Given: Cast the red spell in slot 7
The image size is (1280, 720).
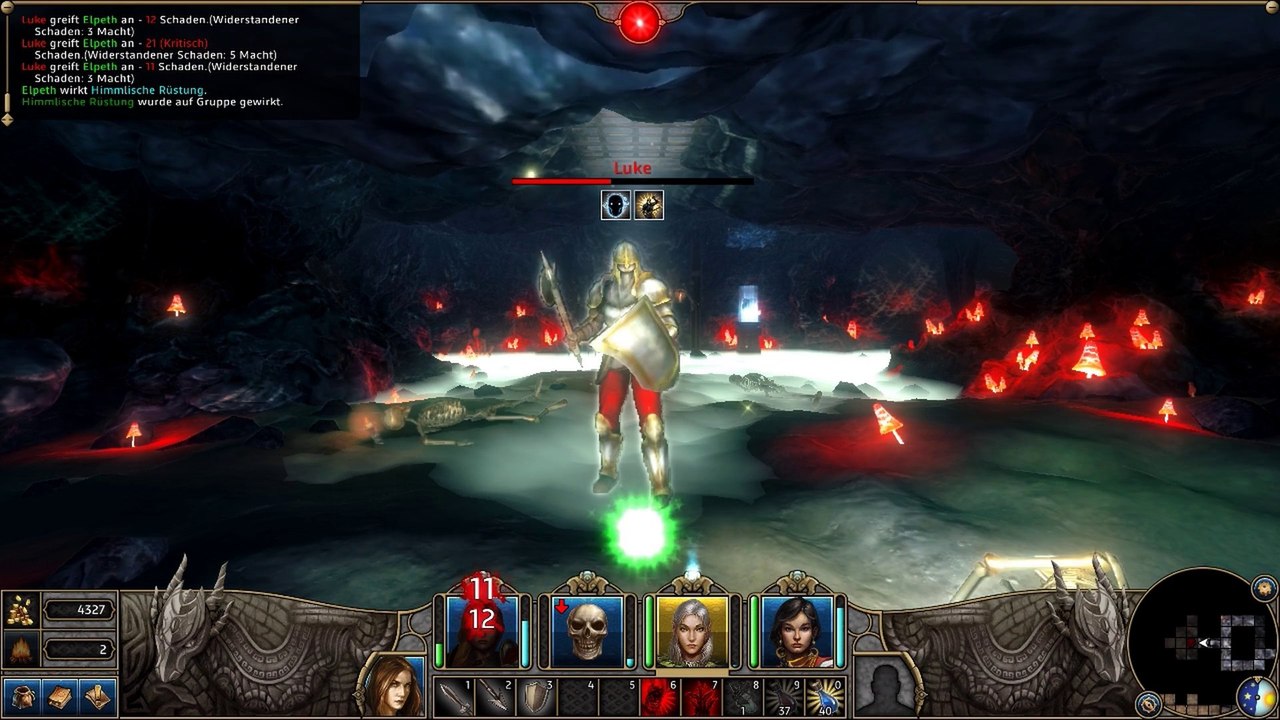Looking at the screenshot, I should [700, 697].
